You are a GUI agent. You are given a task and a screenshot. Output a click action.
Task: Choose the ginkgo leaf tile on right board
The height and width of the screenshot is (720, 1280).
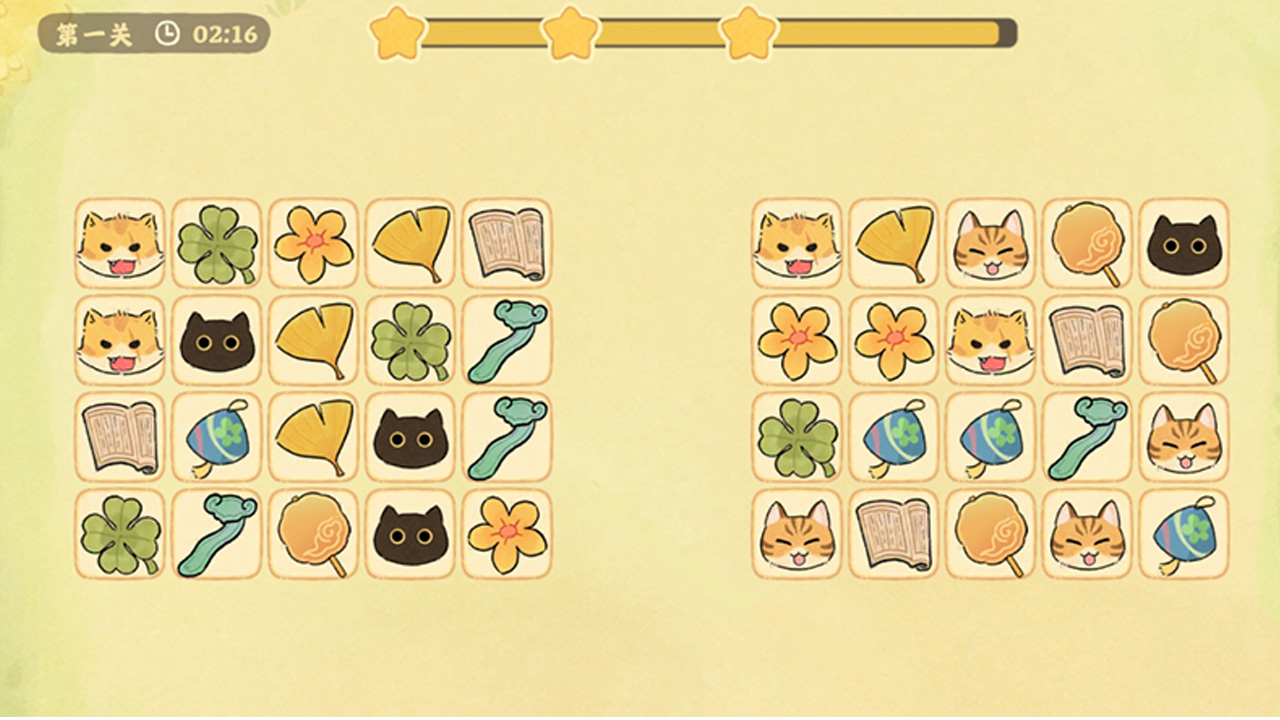click(894, 243)
